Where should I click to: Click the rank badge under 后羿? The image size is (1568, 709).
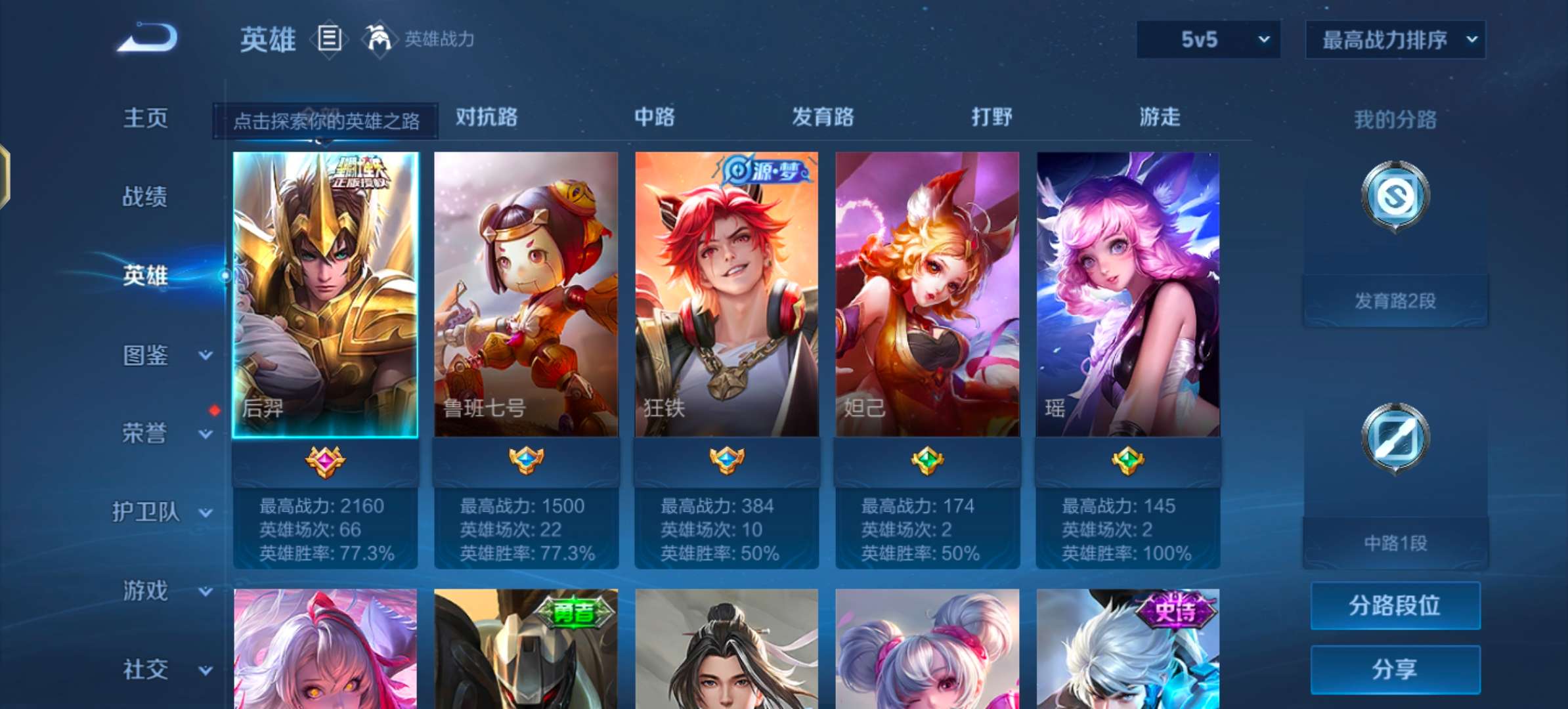tap(326, 462)
